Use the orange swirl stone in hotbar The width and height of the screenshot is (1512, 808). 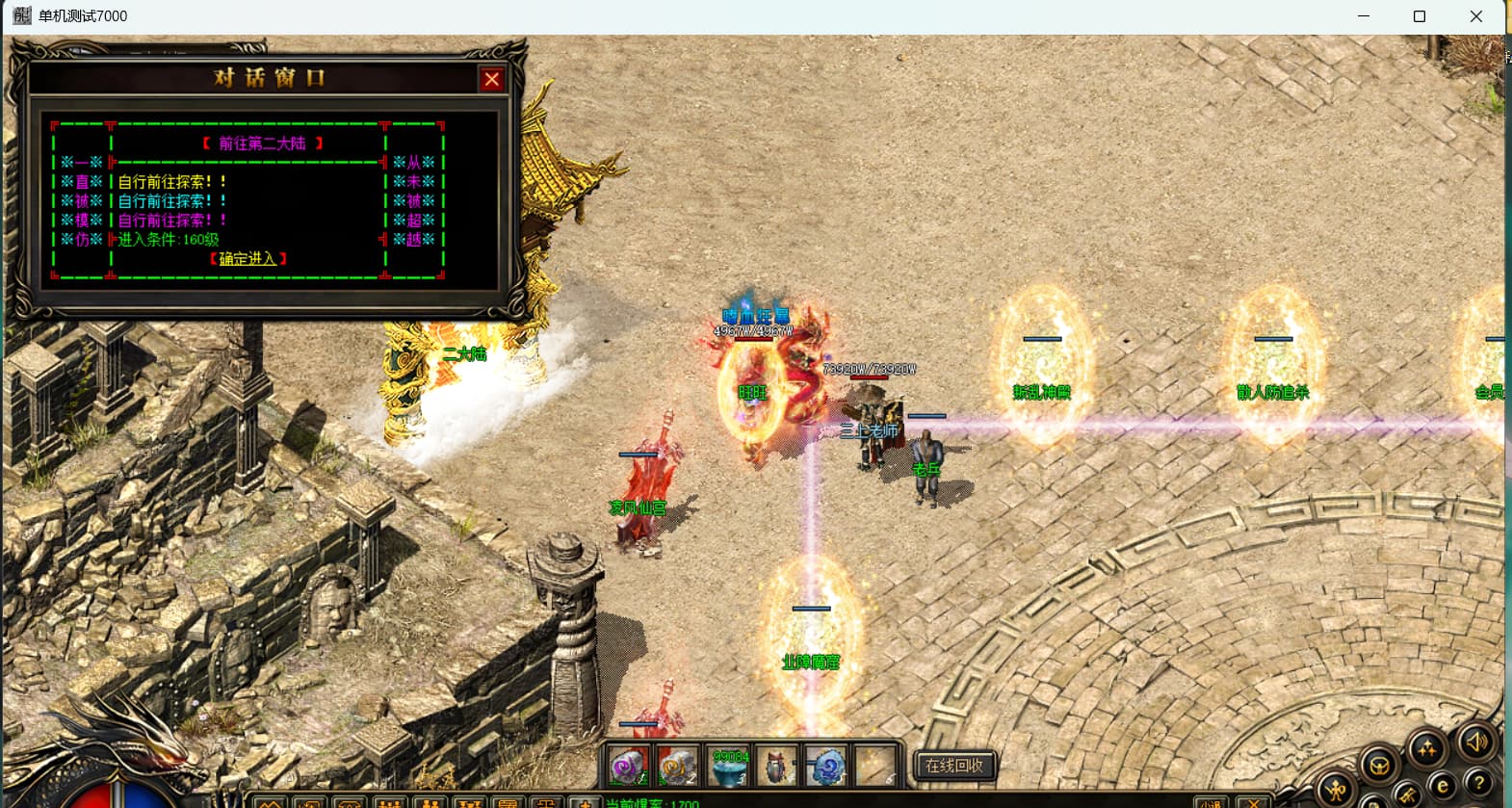point(678,767)
